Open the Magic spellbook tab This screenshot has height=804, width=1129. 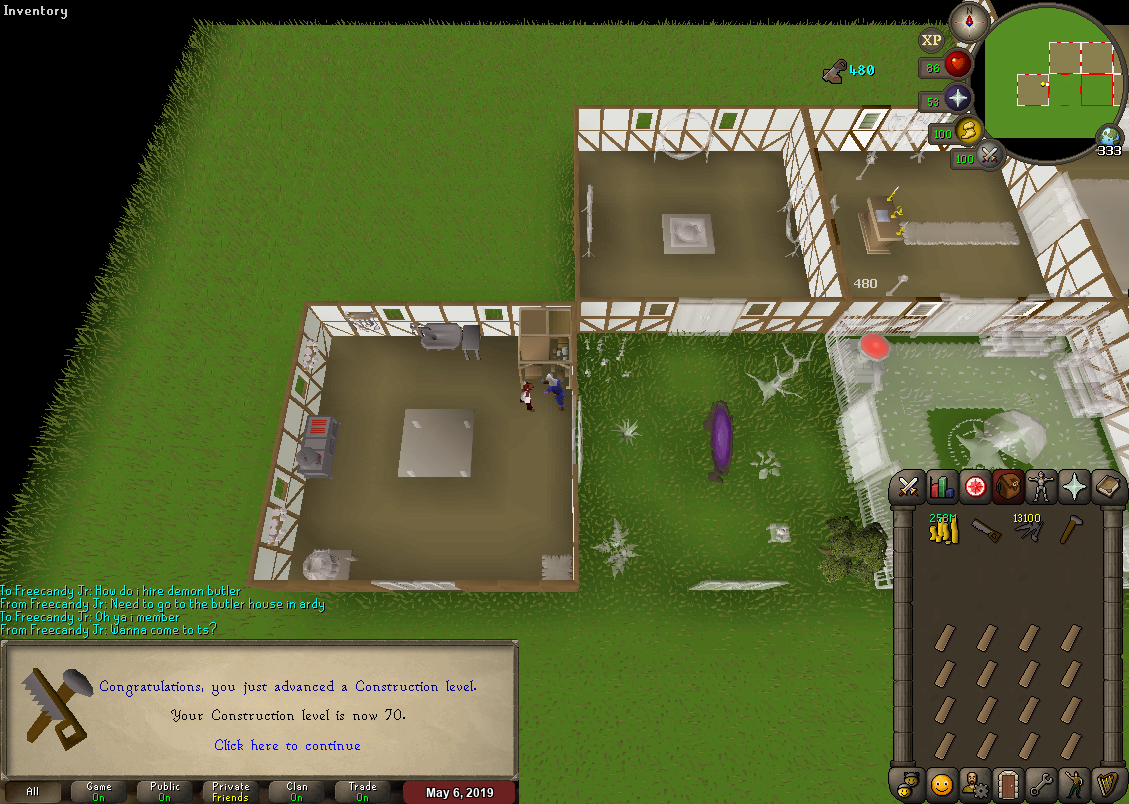click(1106, 487)
